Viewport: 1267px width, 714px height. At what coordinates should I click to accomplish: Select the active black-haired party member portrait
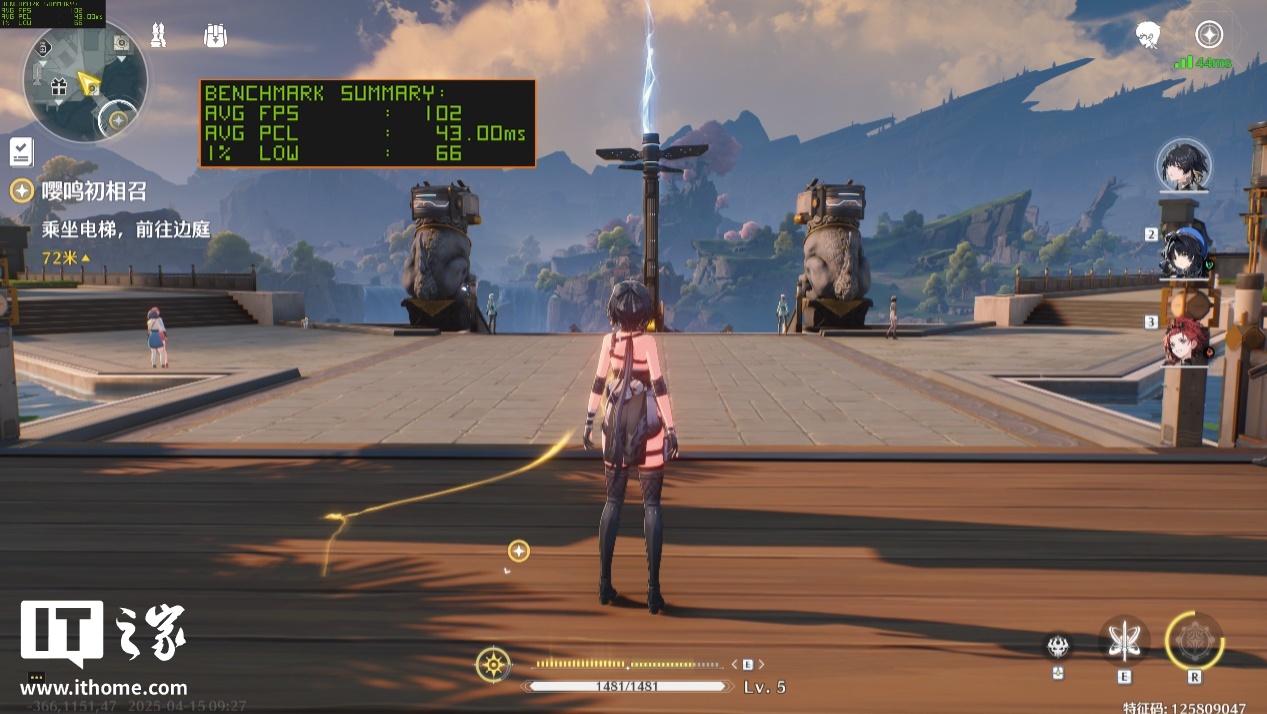(x=1184, y=165)
